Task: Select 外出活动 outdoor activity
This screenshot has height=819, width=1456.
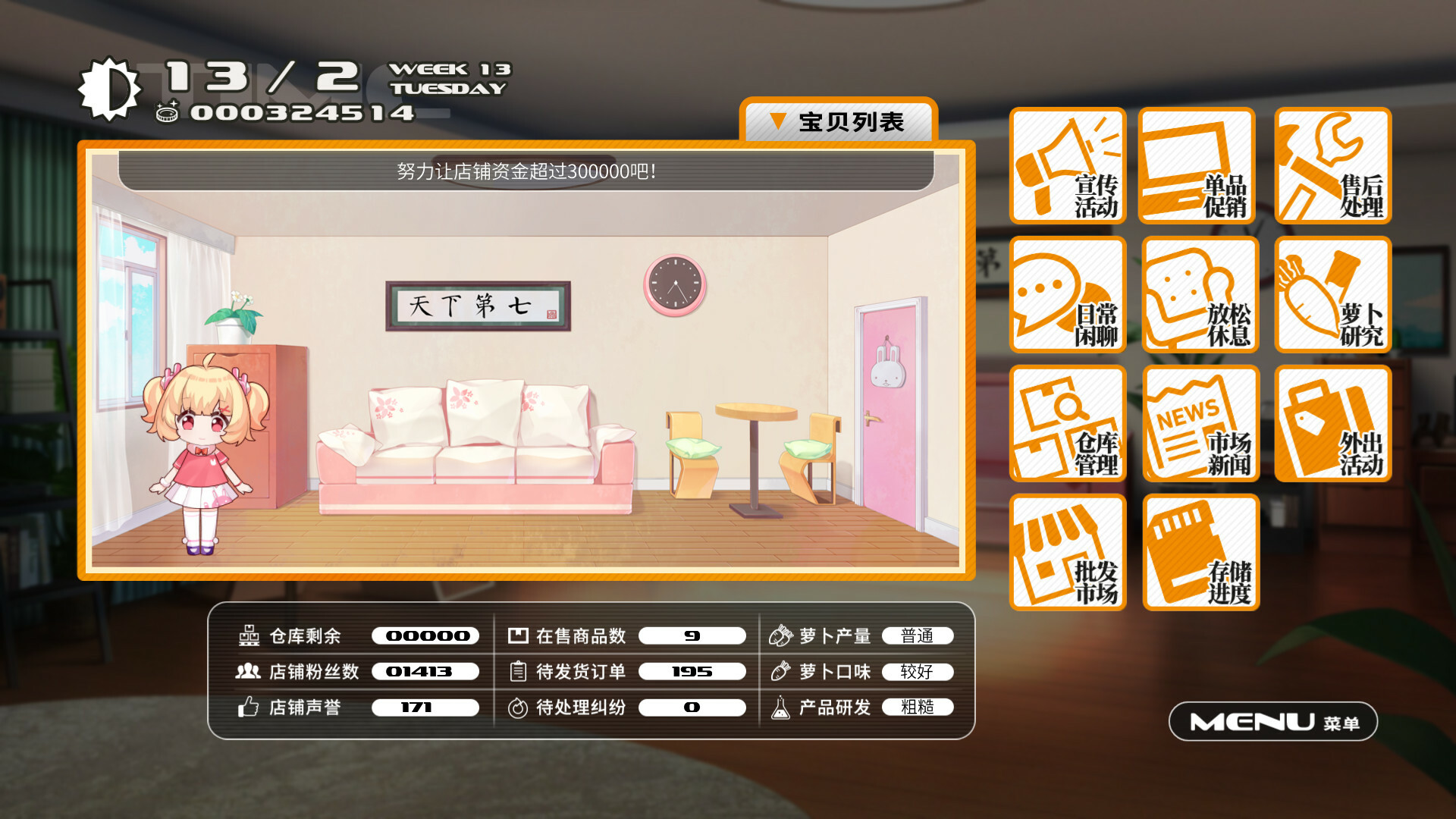Action: click(1332, 423)
